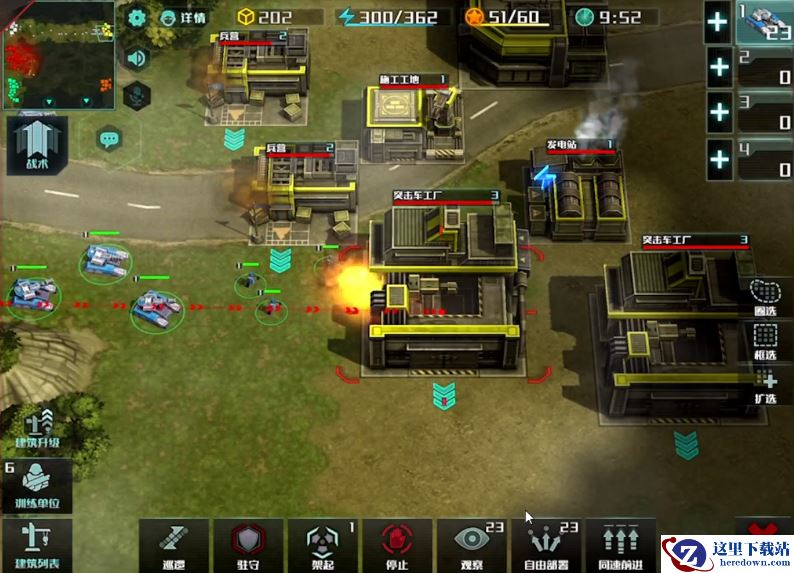Activate the 架起 deploy command
The height and width of the screenshot is (573, 794).
click(323, 545)
